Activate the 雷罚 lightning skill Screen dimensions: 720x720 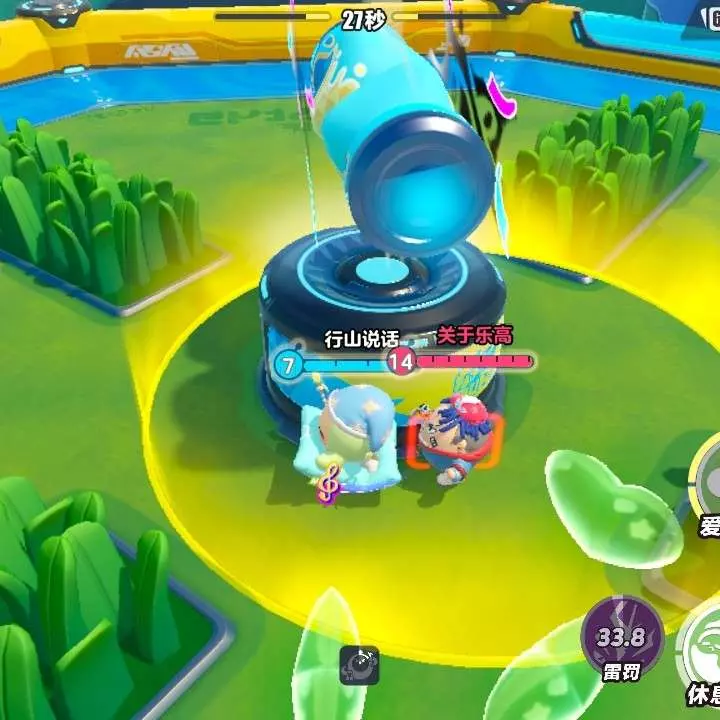[621, 636]
